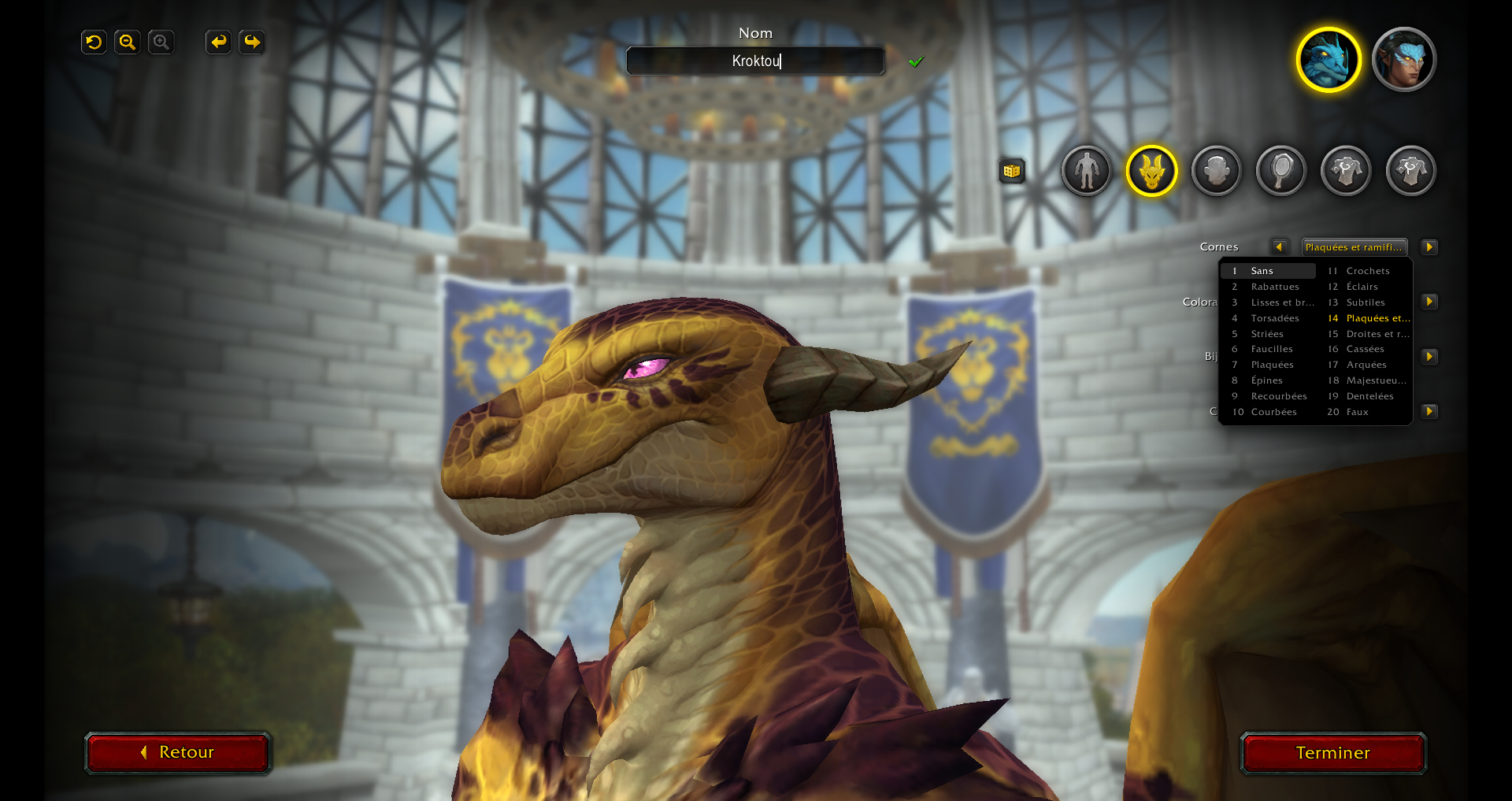The image size is (1512, 801).
Task: Edit the Nom character name field
Action: tap(755, 61)
